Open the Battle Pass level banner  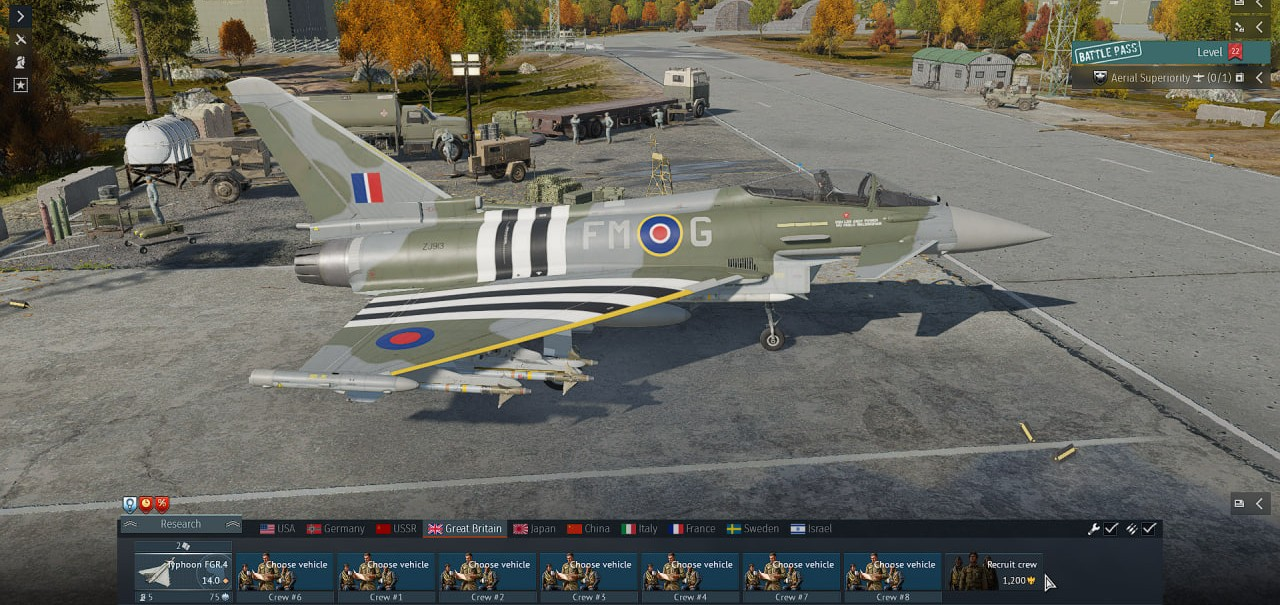tap(1160, 52)
